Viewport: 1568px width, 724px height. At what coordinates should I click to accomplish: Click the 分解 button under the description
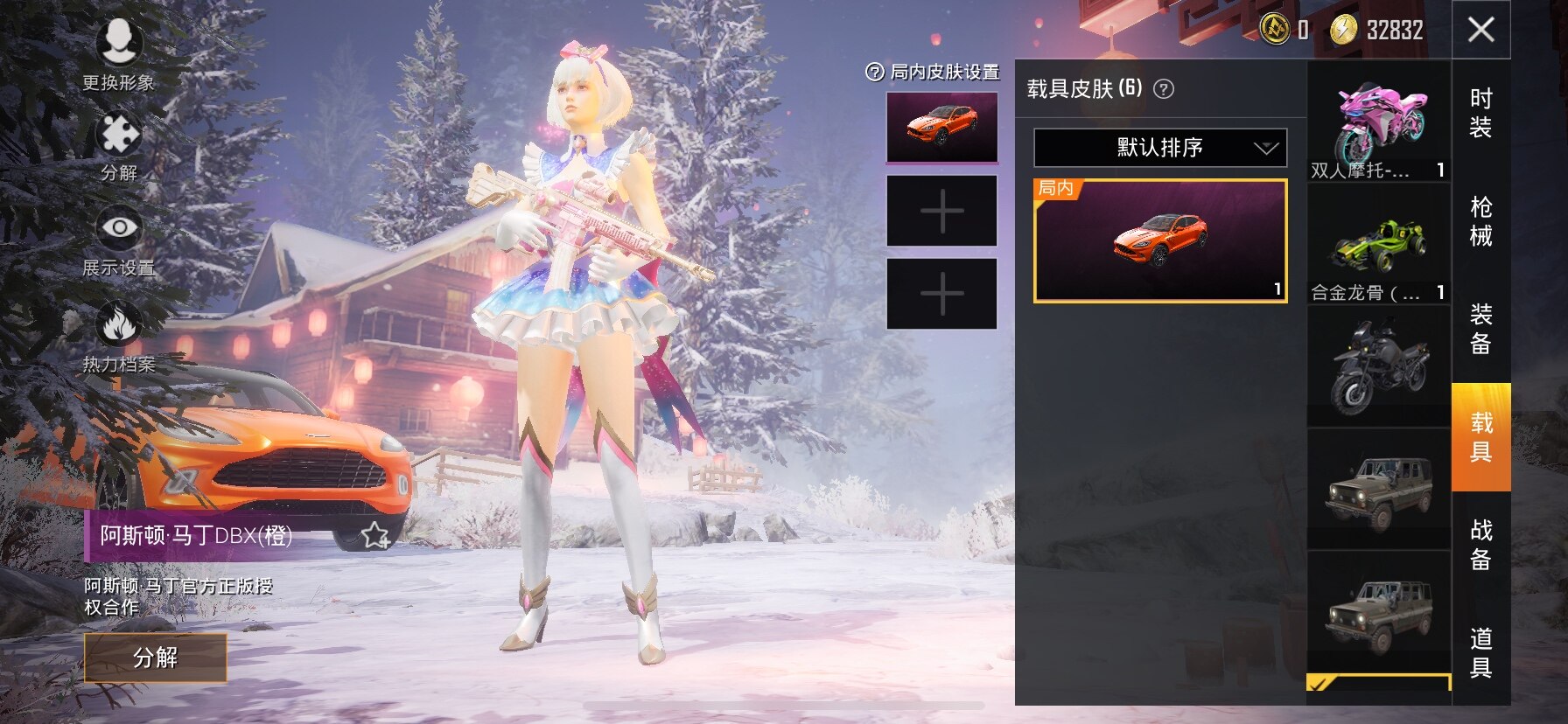pos(156,658)
